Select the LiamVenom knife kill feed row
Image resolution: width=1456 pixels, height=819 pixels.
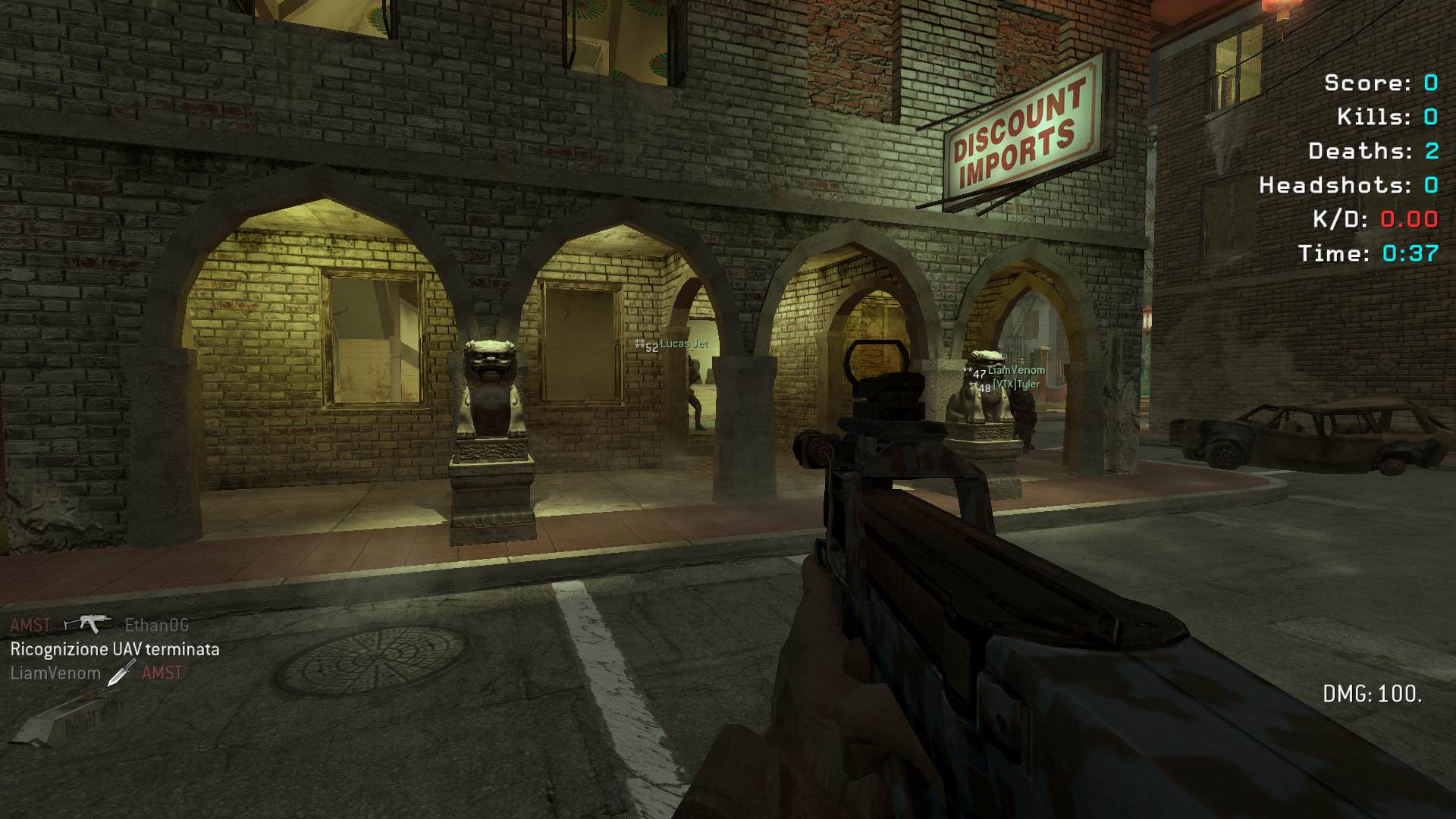(96, 673)
